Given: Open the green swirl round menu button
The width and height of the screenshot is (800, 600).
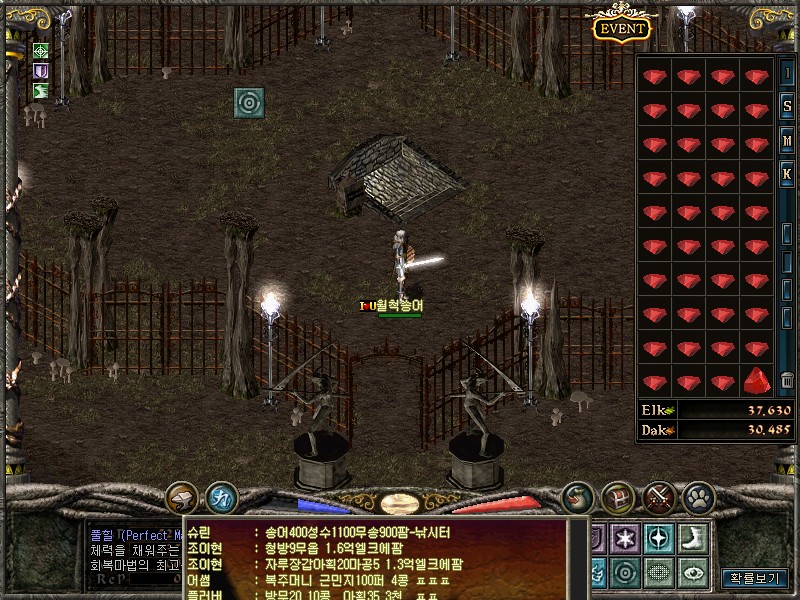Looking at the screenshot, I should click(x=577, y=497).
